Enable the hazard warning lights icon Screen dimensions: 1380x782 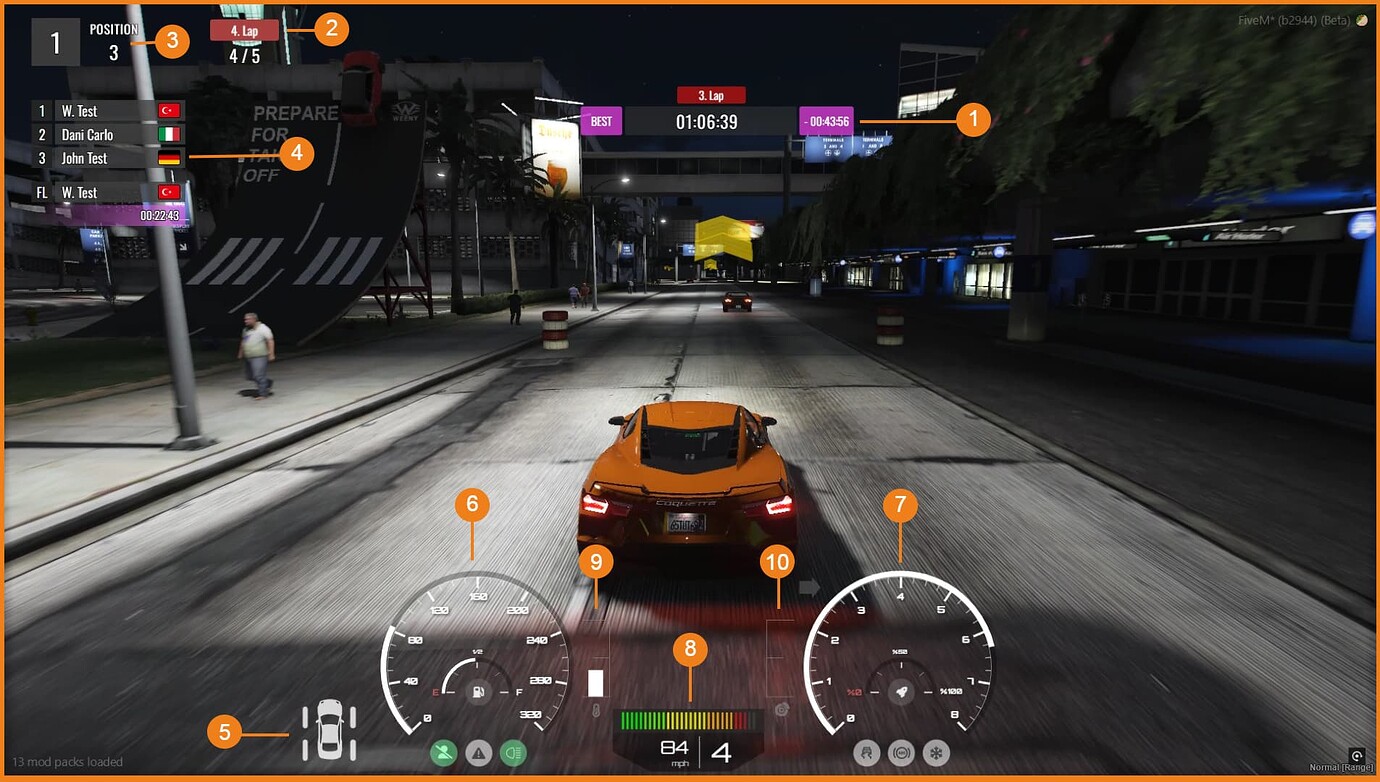(x=478, y=753)
